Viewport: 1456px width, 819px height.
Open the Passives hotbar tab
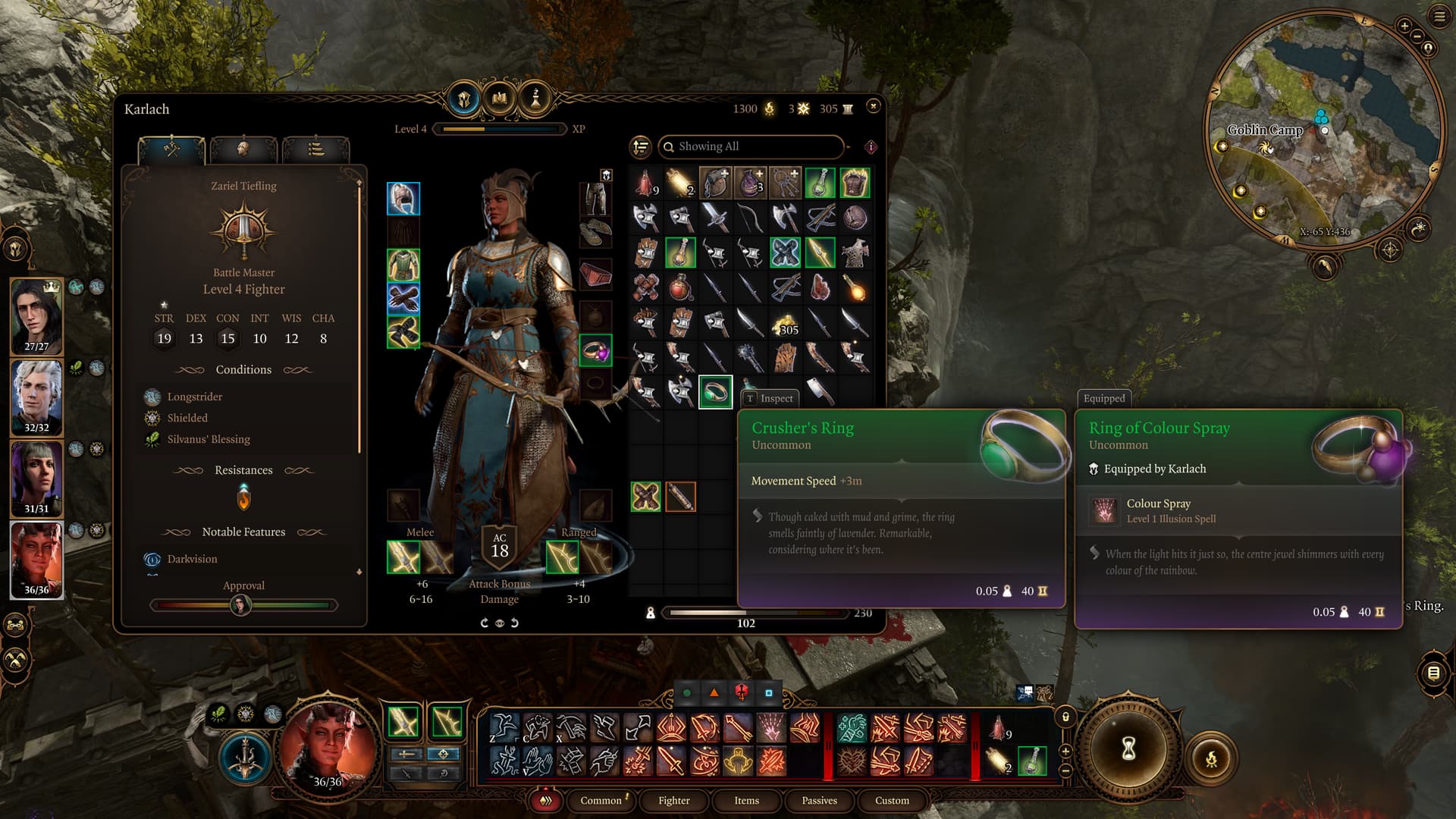[819, 800]
